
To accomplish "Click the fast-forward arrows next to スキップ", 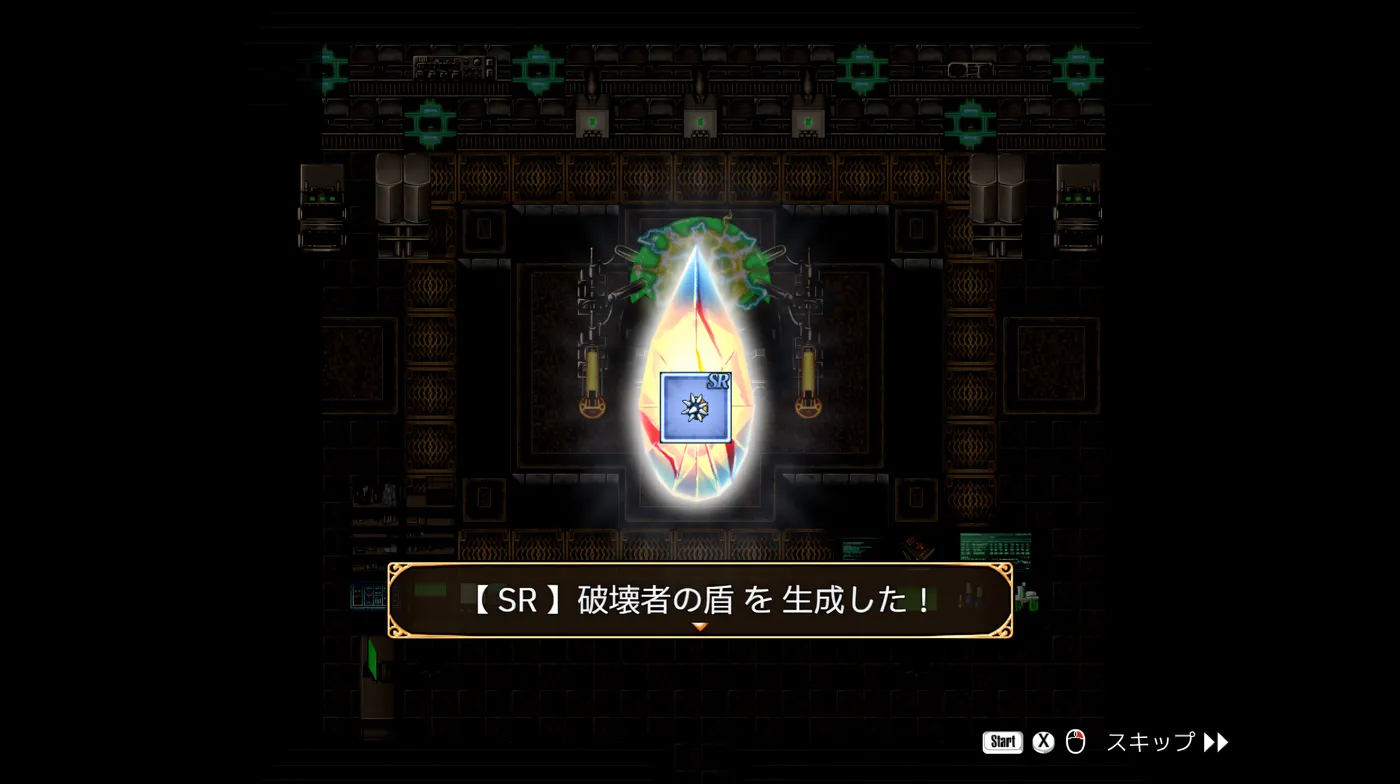I will 1216,742.
